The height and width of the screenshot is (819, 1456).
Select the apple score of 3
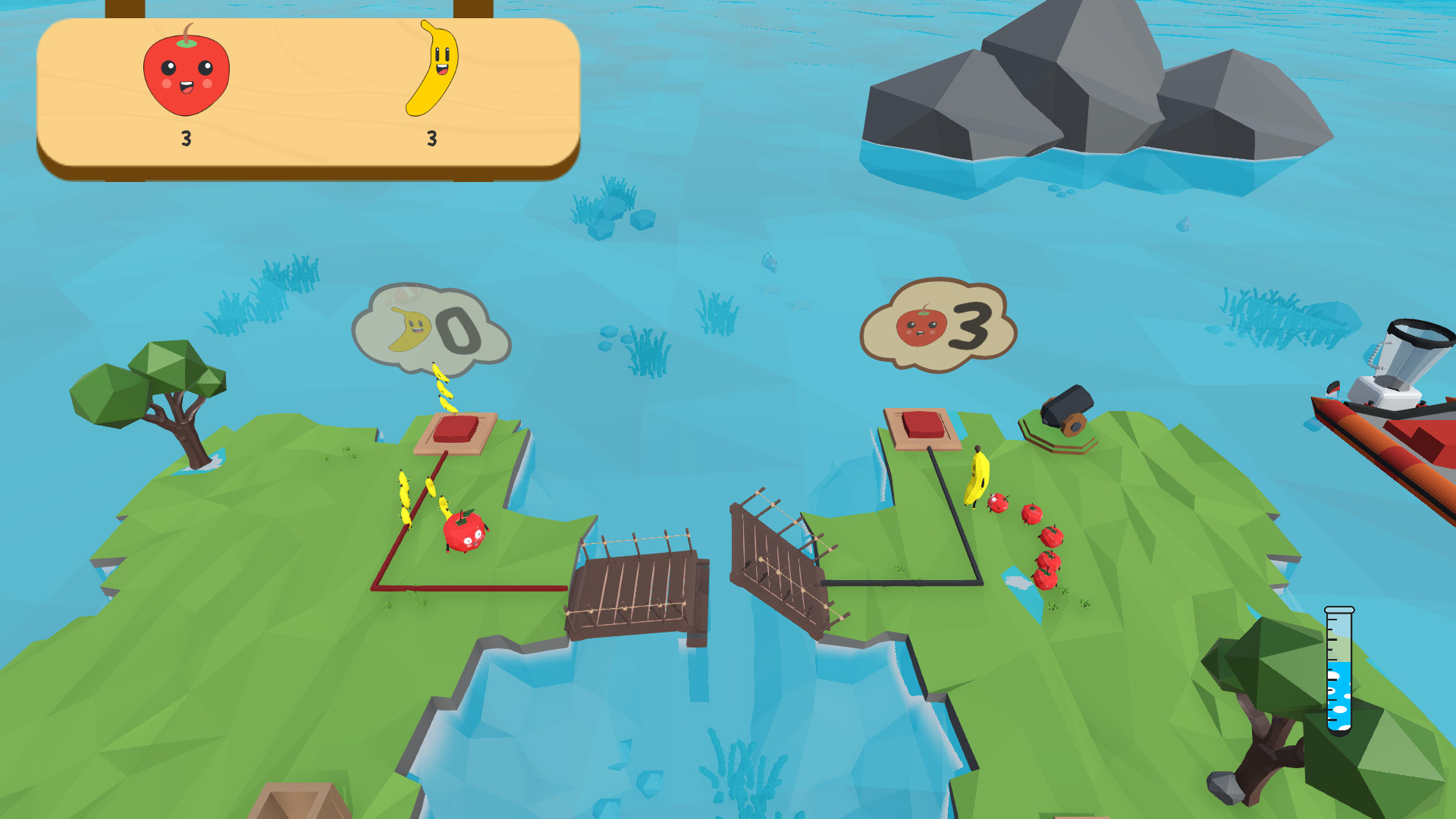pos(186,139)
